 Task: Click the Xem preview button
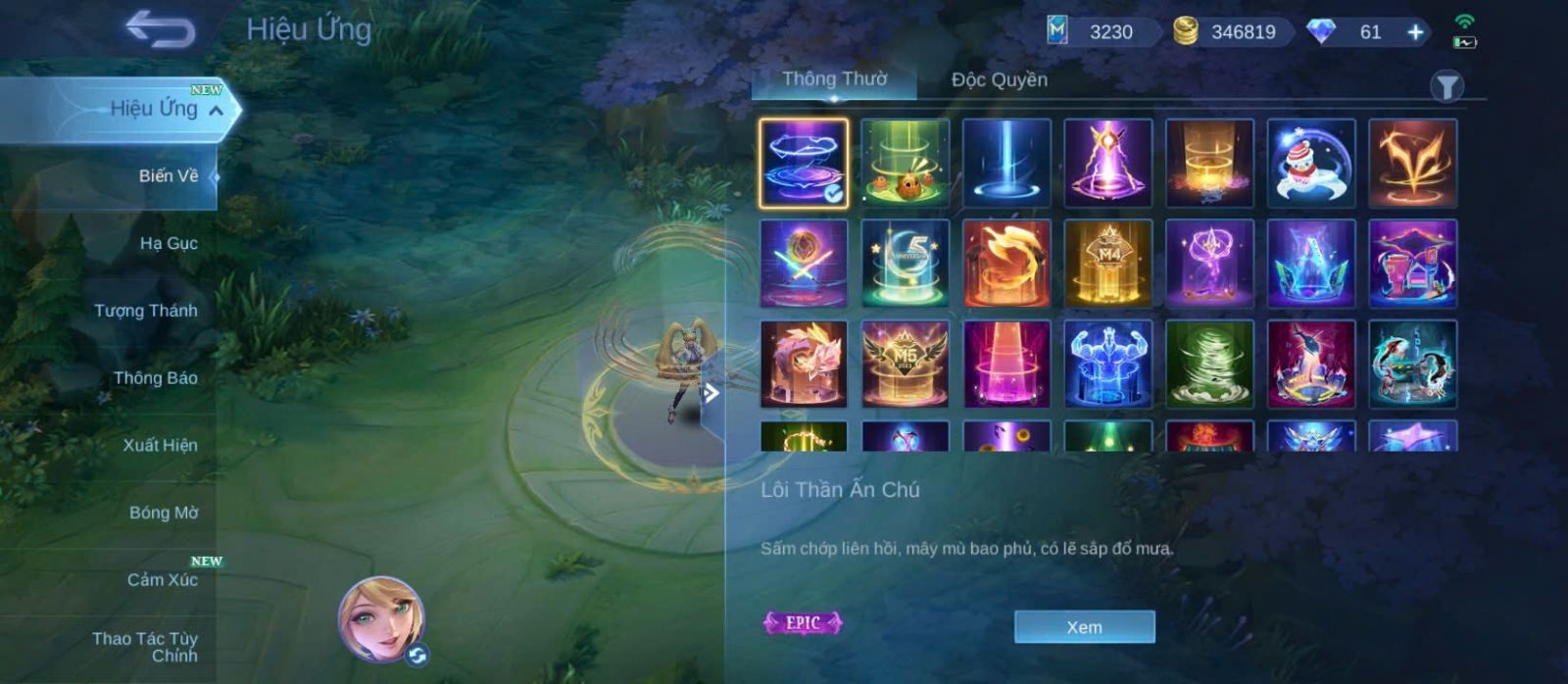(1084, 627)
